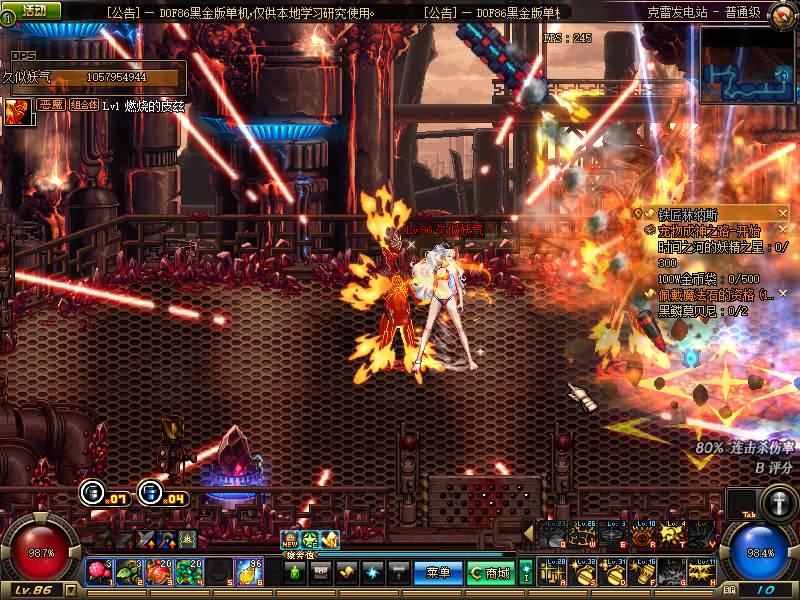
Task: Click the NEW badge icon above the toolbar
Action: pyautogui.click(x=291, y=540)
